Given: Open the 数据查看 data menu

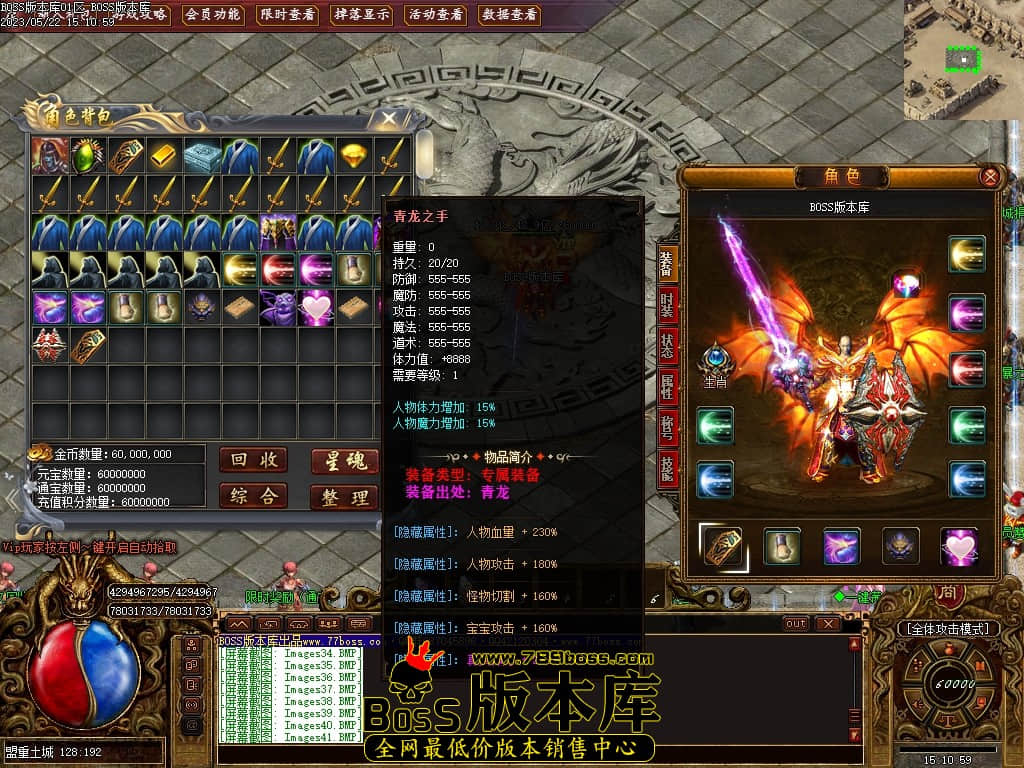Looking at the screenshot, I should pyautogui.click(x=510, y=15).
